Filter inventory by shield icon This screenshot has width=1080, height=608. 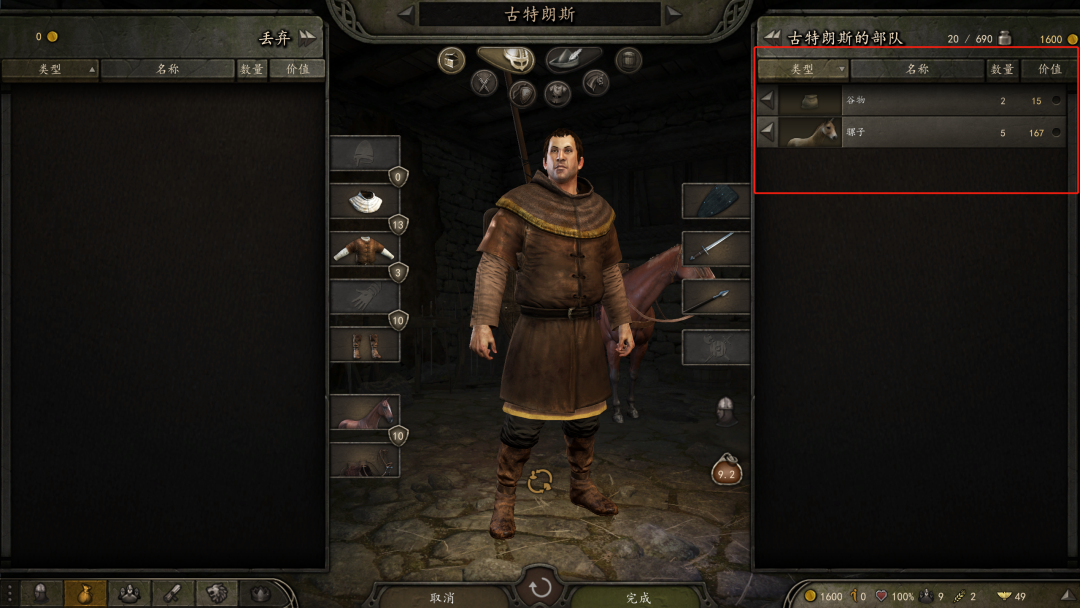522,94
